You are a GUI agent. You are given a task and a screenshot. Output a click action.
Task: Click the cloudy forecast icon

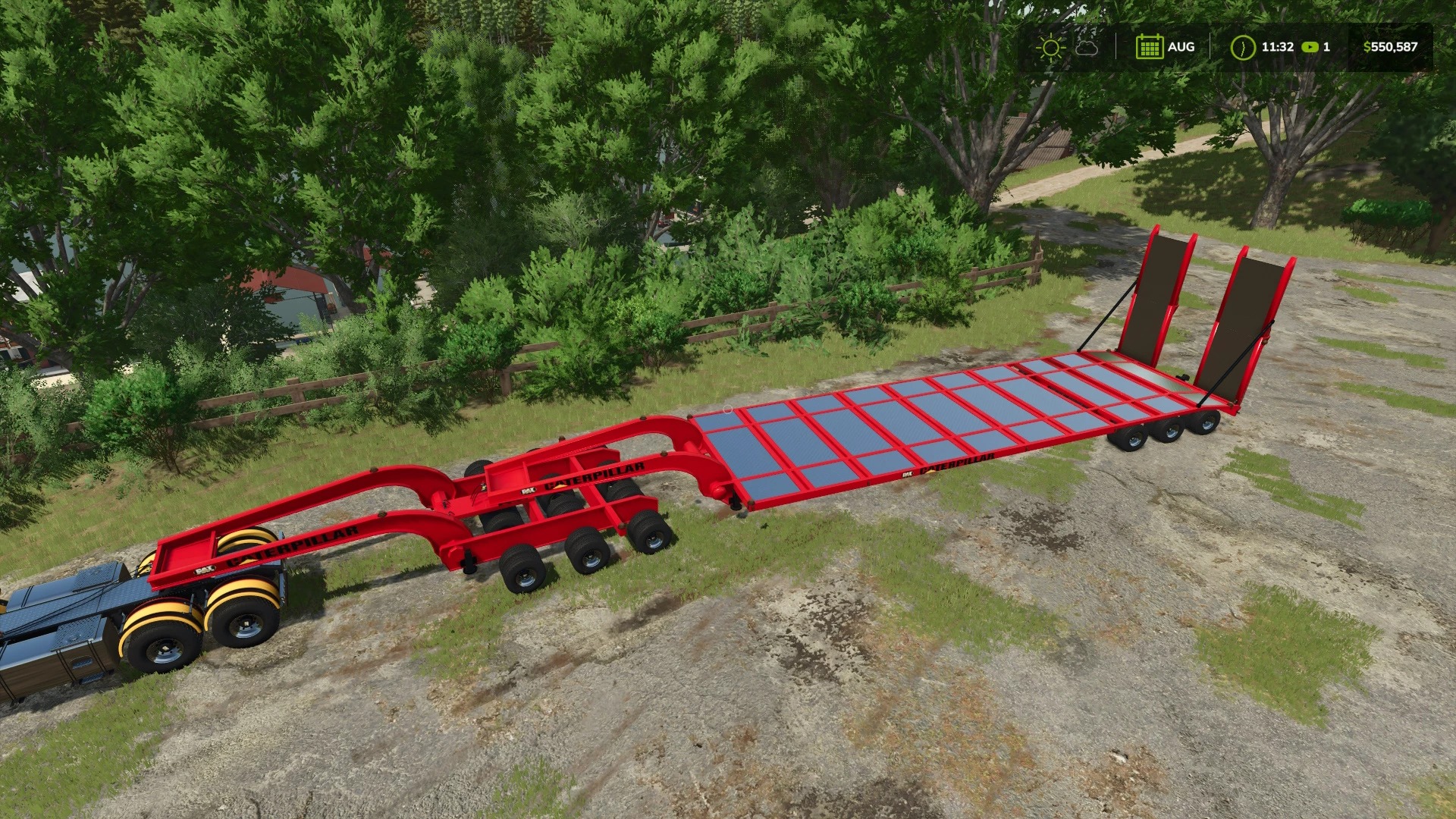pos(1087,47)
